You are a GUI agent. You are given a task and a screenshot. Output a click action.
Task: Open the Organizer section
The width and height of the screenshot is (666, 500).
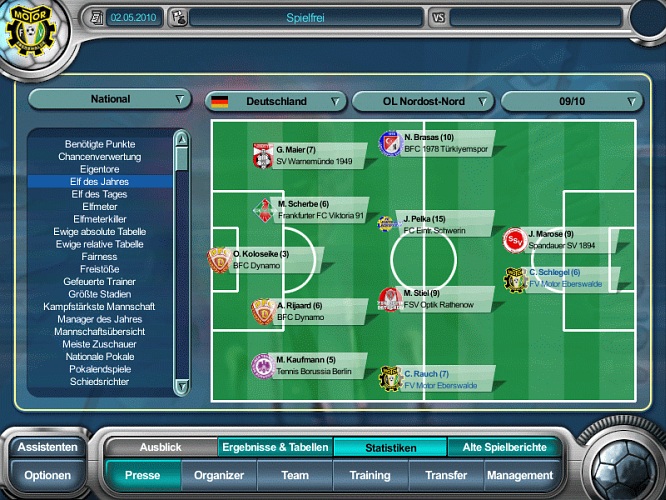click(219, 476)
